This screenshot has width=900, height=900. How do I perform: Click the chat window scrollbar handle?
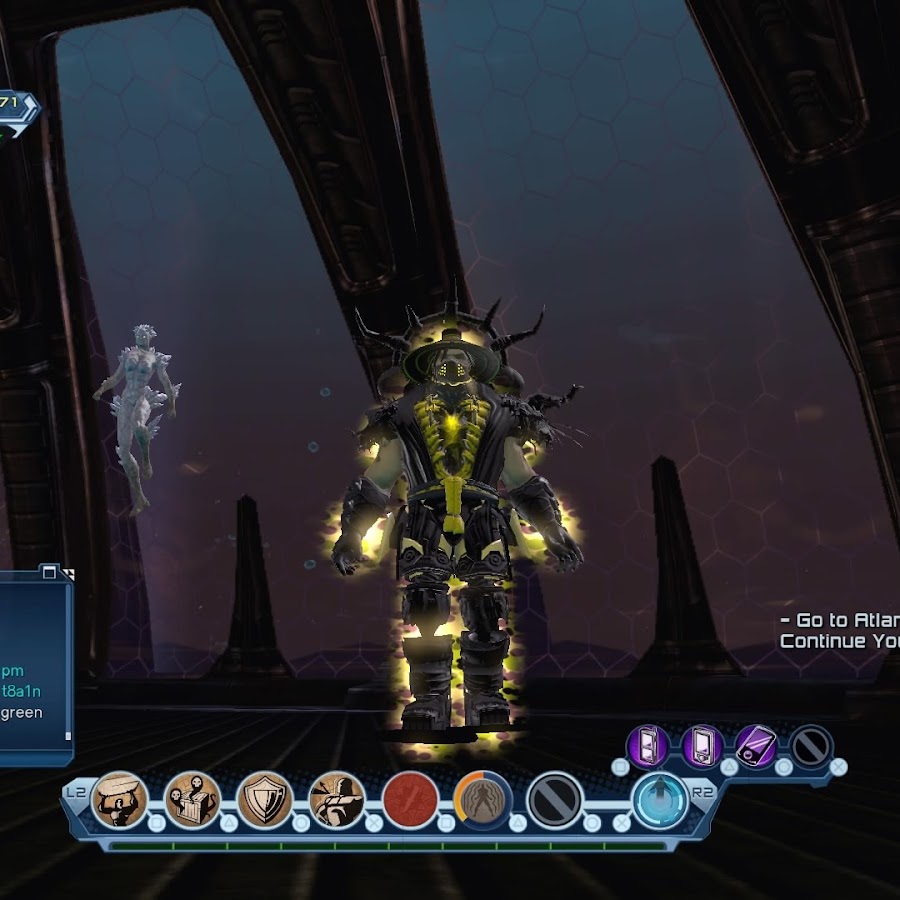(68, 735)
